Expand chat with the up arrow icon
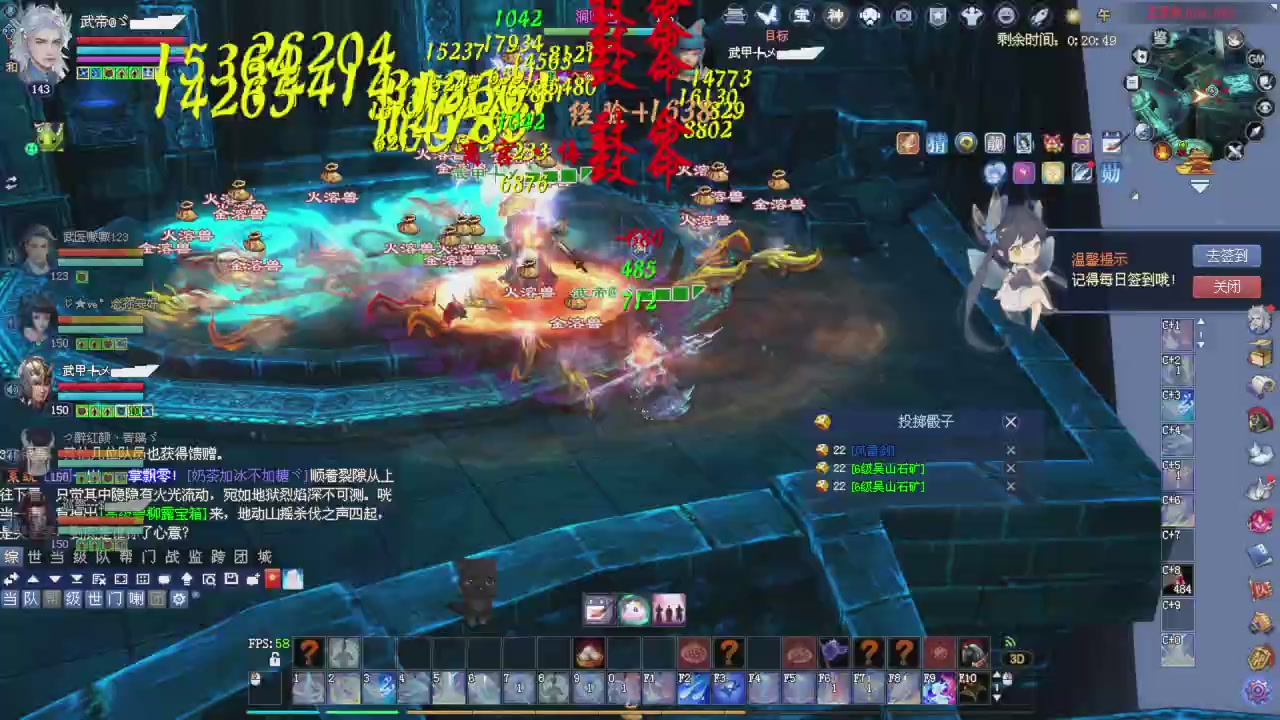This screenshot has height=720, width=1280. pos(33,578)
